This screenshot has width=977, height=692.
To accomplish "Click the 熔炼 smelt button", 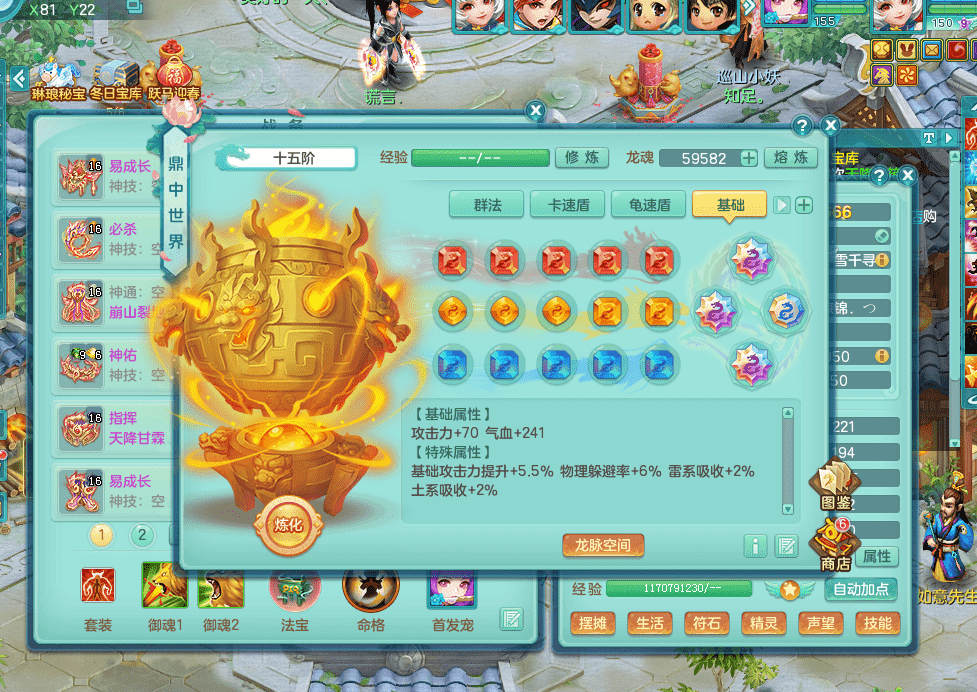I will point(791,158).
